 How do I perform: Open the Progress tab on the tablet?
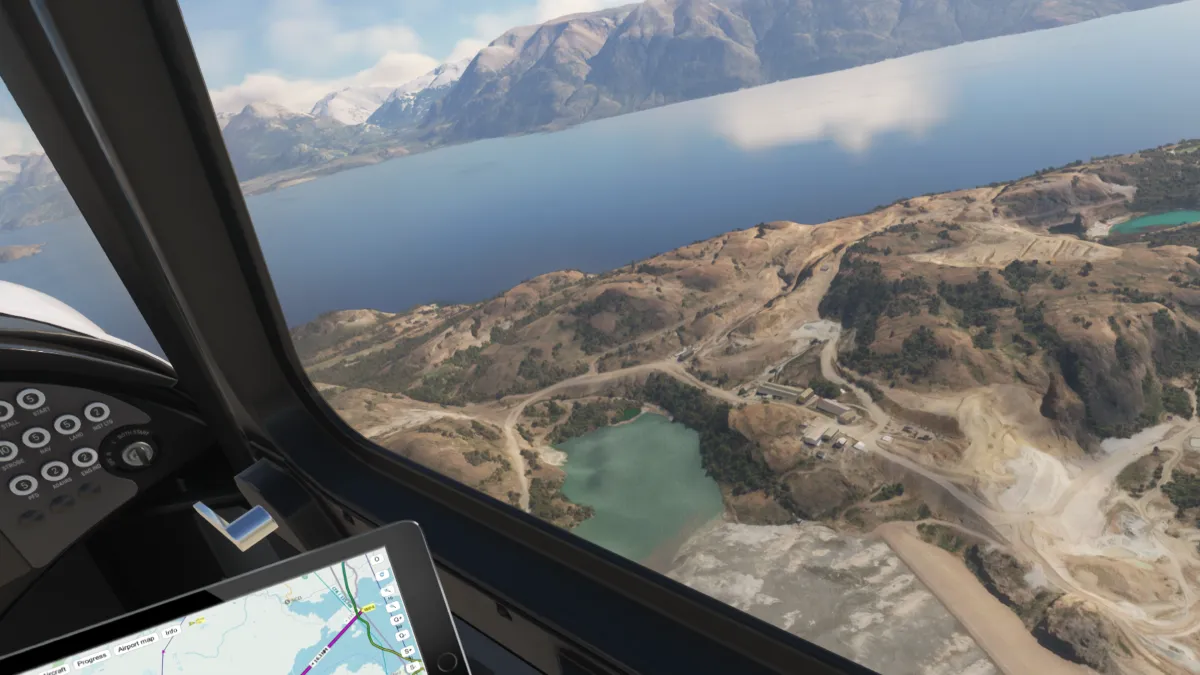92,657
